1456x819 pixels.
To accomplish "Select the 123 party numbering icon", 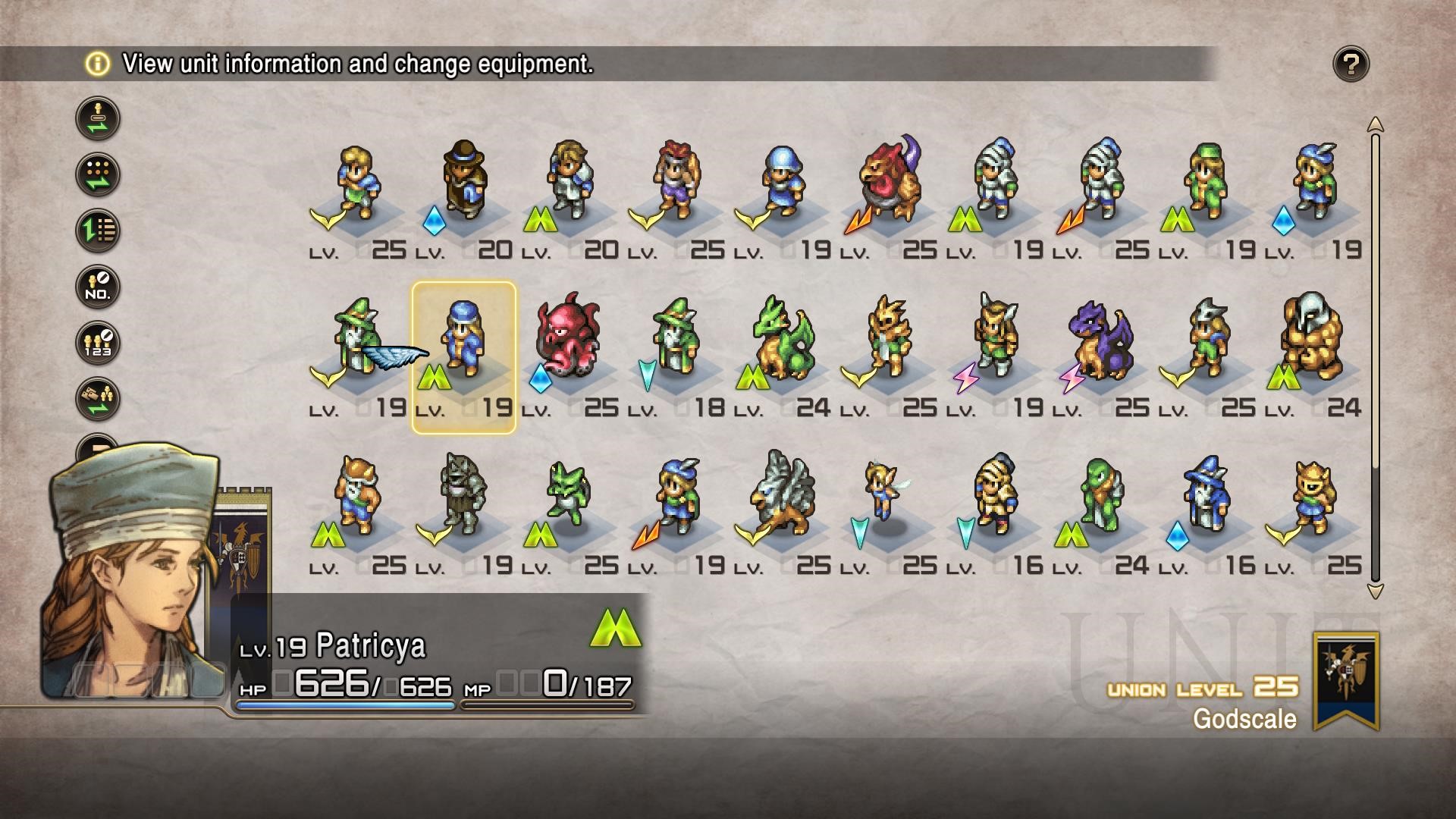I will (98, 343).
